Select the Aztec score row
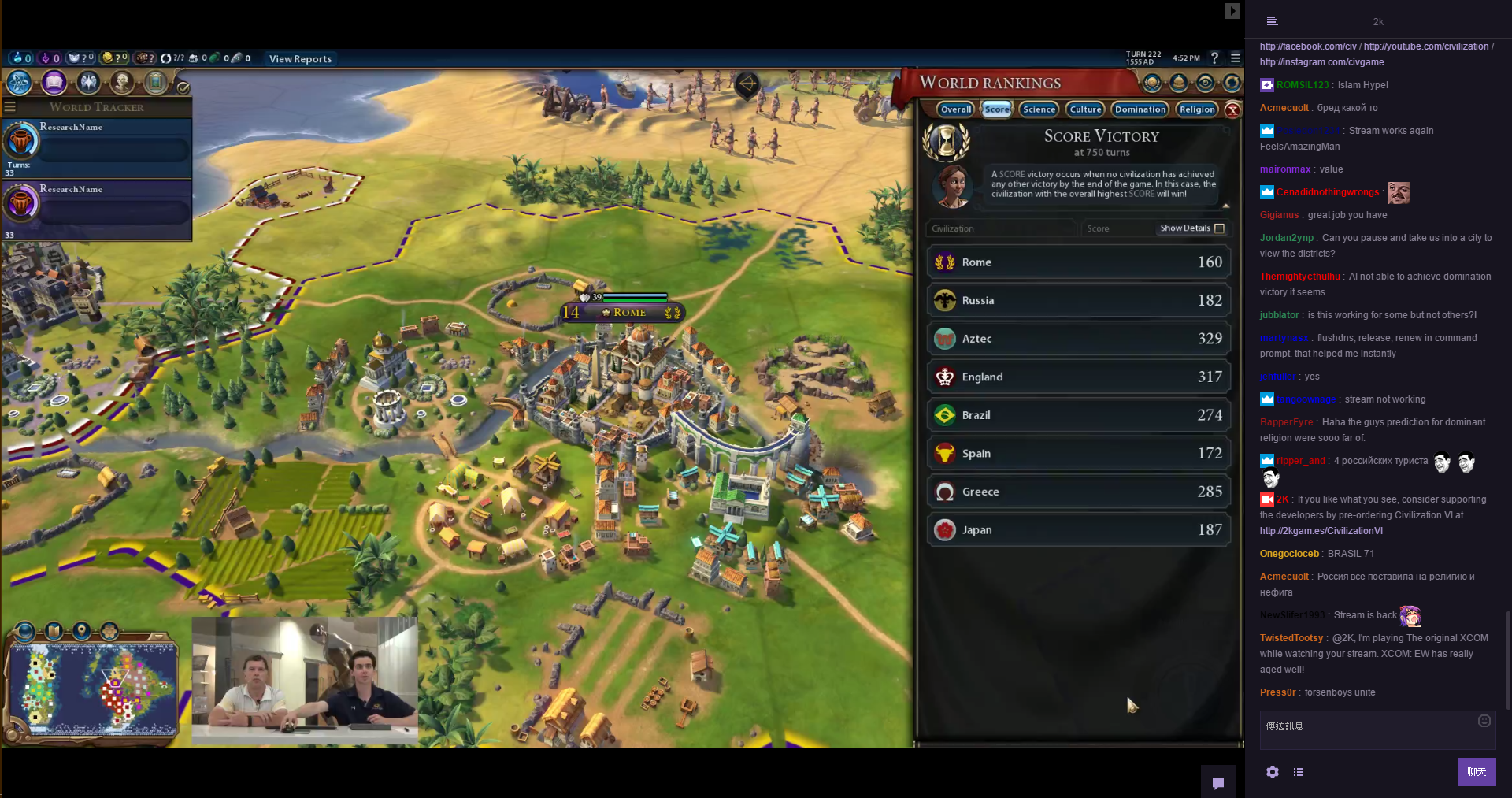The height and width of the screenshot is (798, 1512). point(1078,339)
